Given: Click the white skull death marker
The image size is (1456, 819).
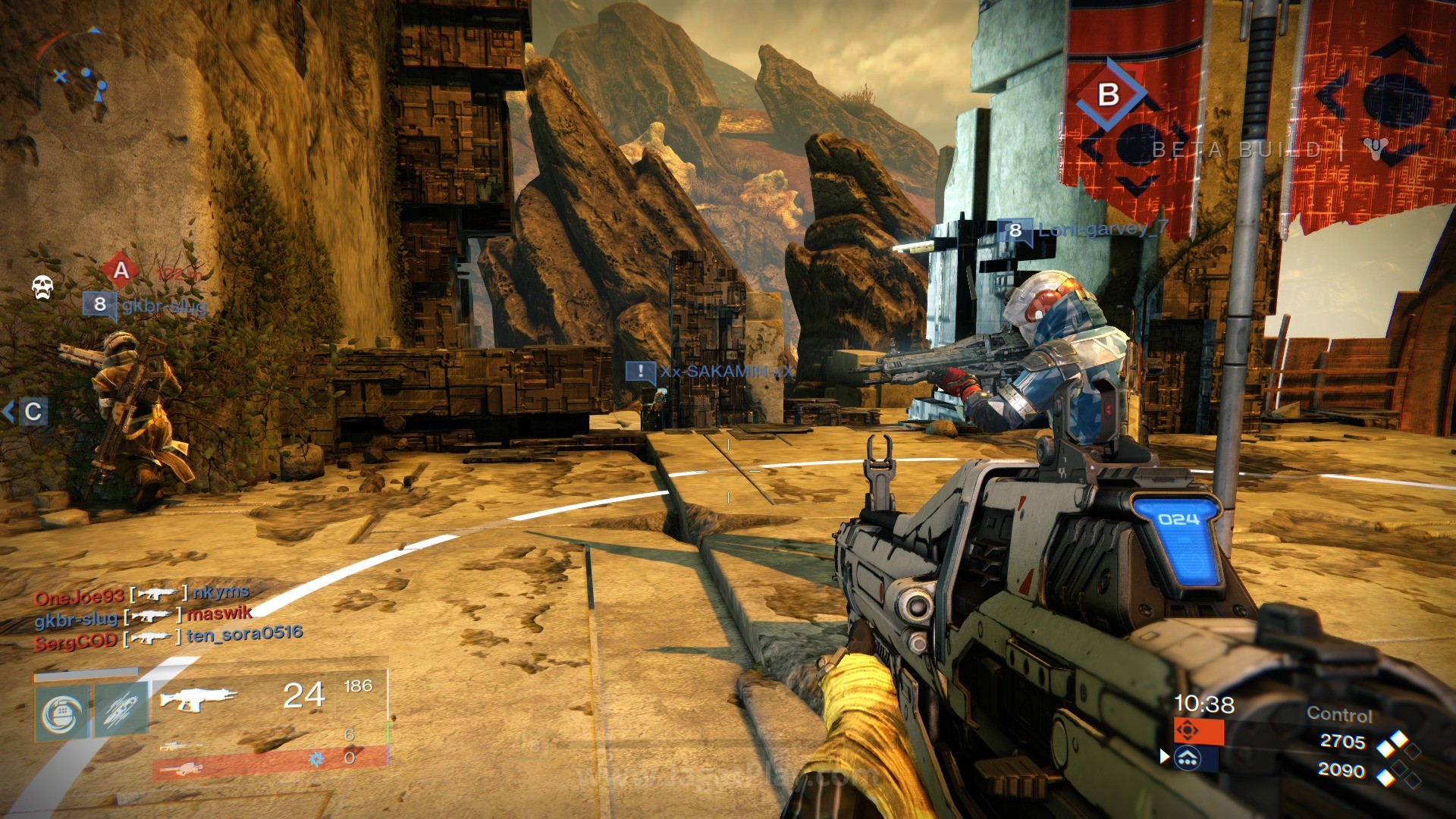Looking at the screenshot, I should (x=42, y=287).
